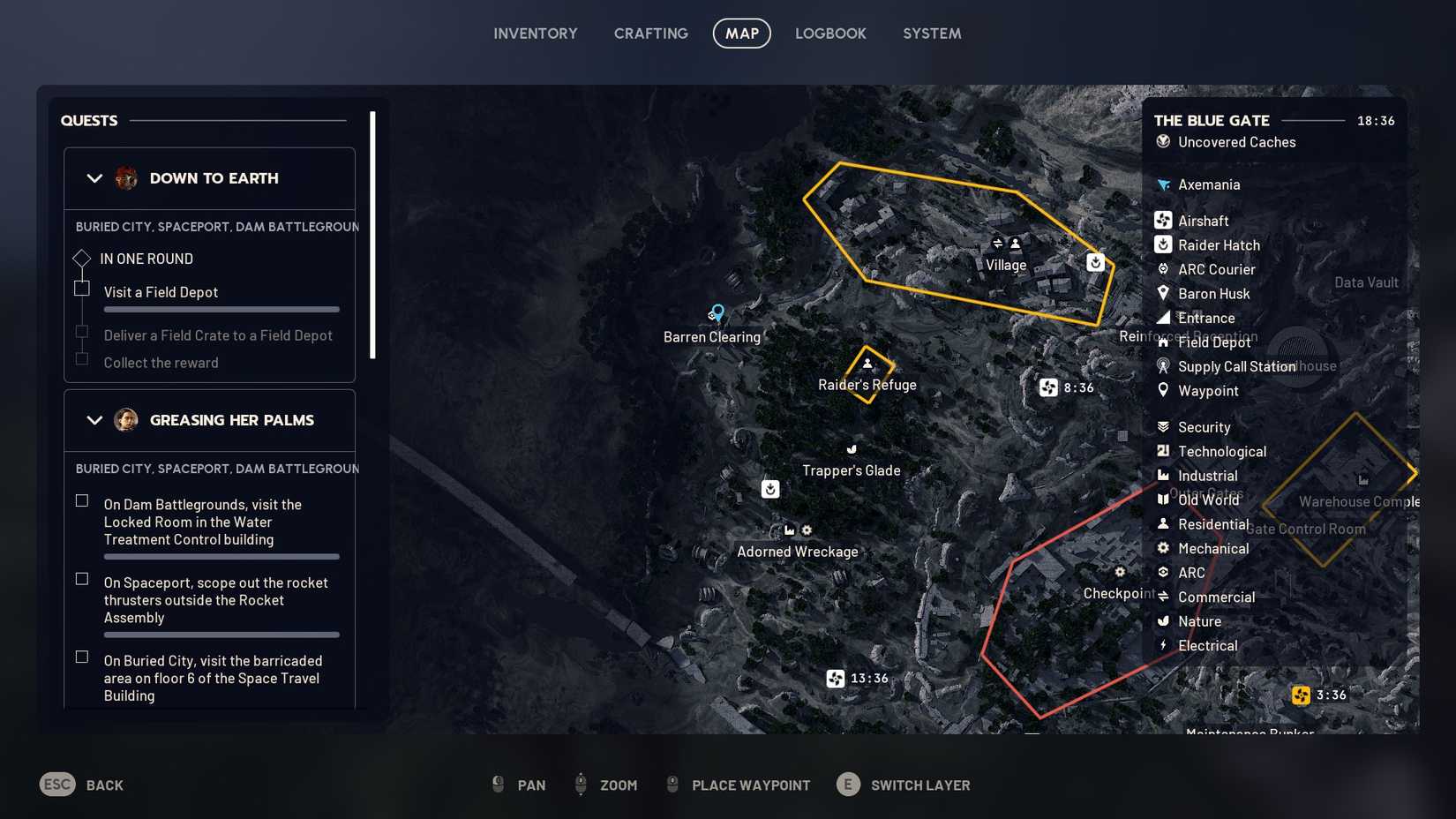Select the Raider Hatch legend icon
The height and width of the screenshot is (819, 1456).
pyautogui.click(x=1163, y=244)
